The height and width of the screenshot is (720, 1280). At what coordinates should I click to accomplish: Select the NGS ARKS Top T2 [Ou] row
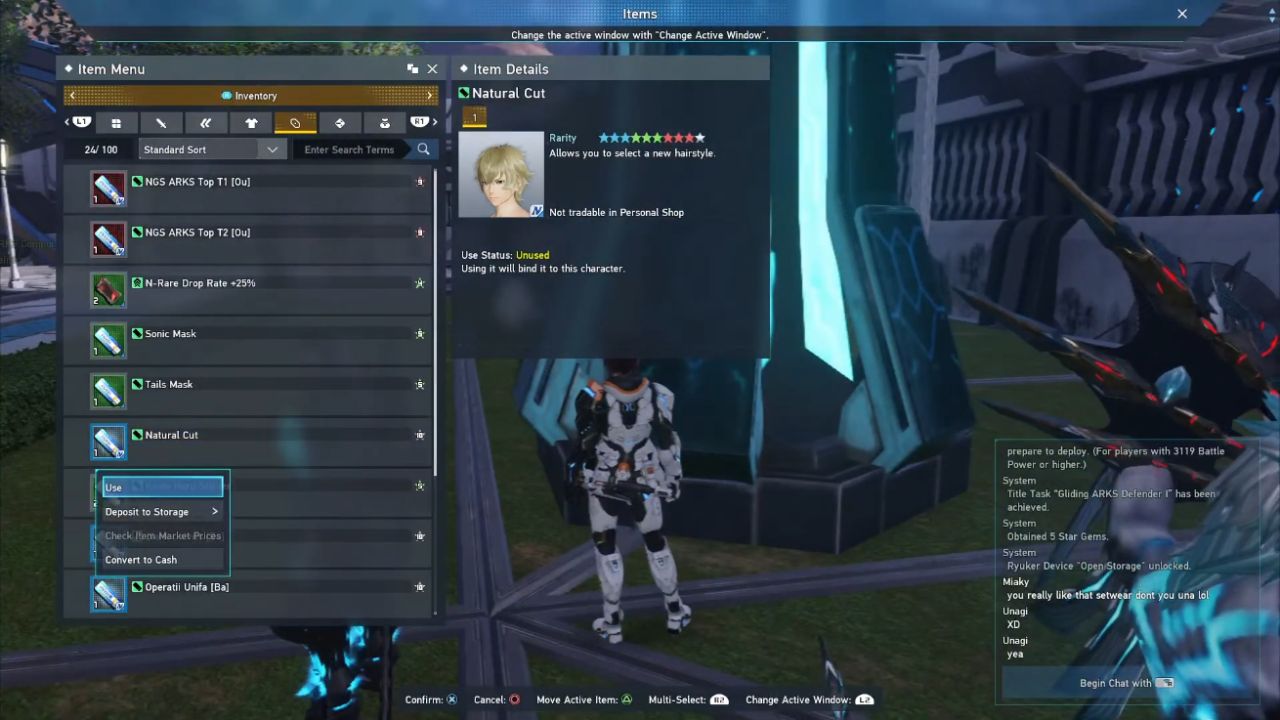[248, 239]
